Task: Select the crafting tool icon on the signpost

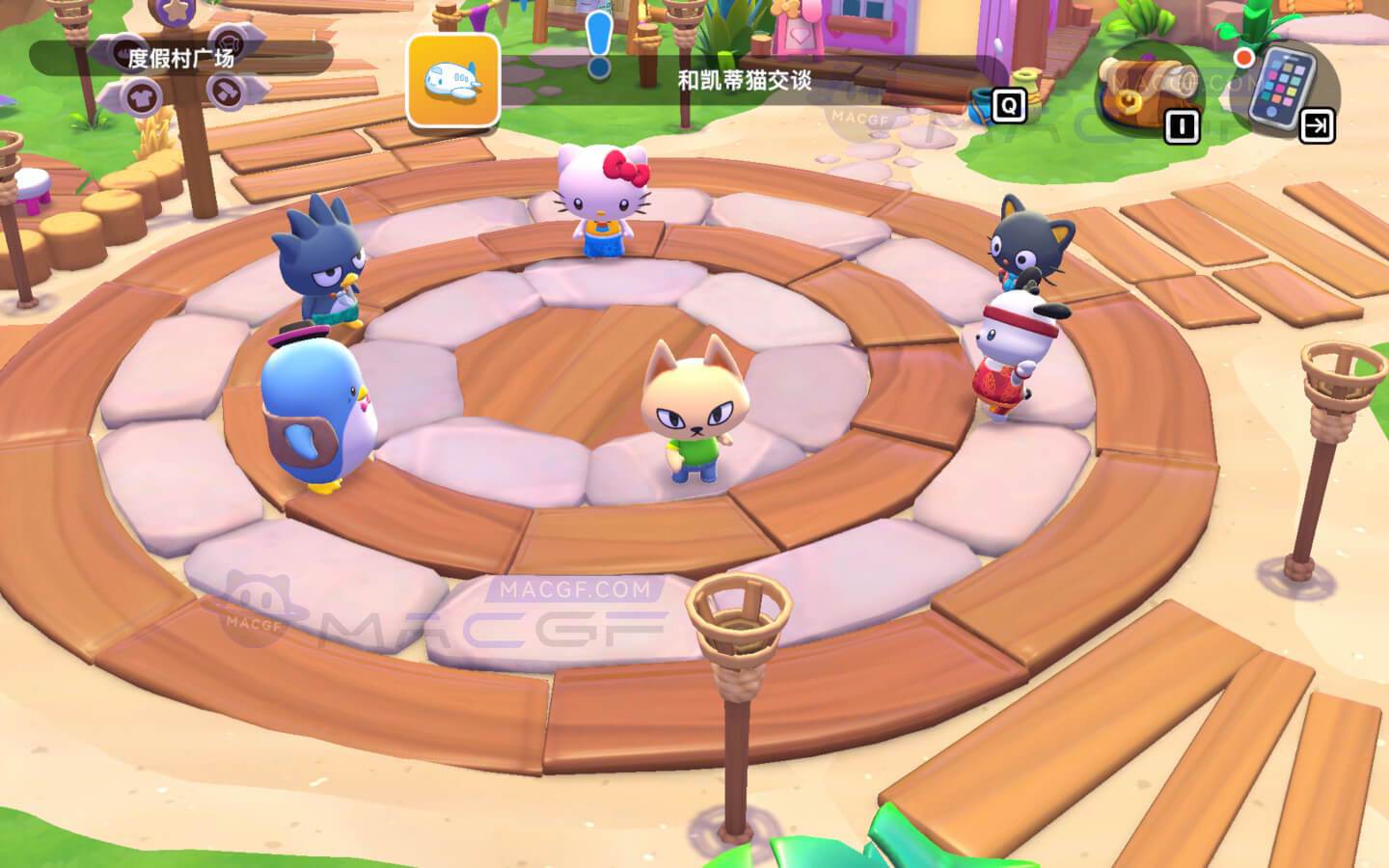Action: (227, 92)
